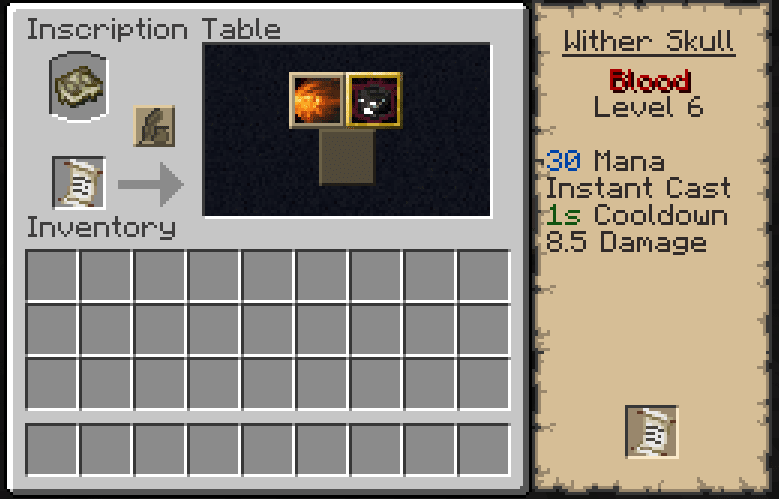Pick the empty spell slot under the spells
This screenshot has height=499, width=779.
pos(346,157)
